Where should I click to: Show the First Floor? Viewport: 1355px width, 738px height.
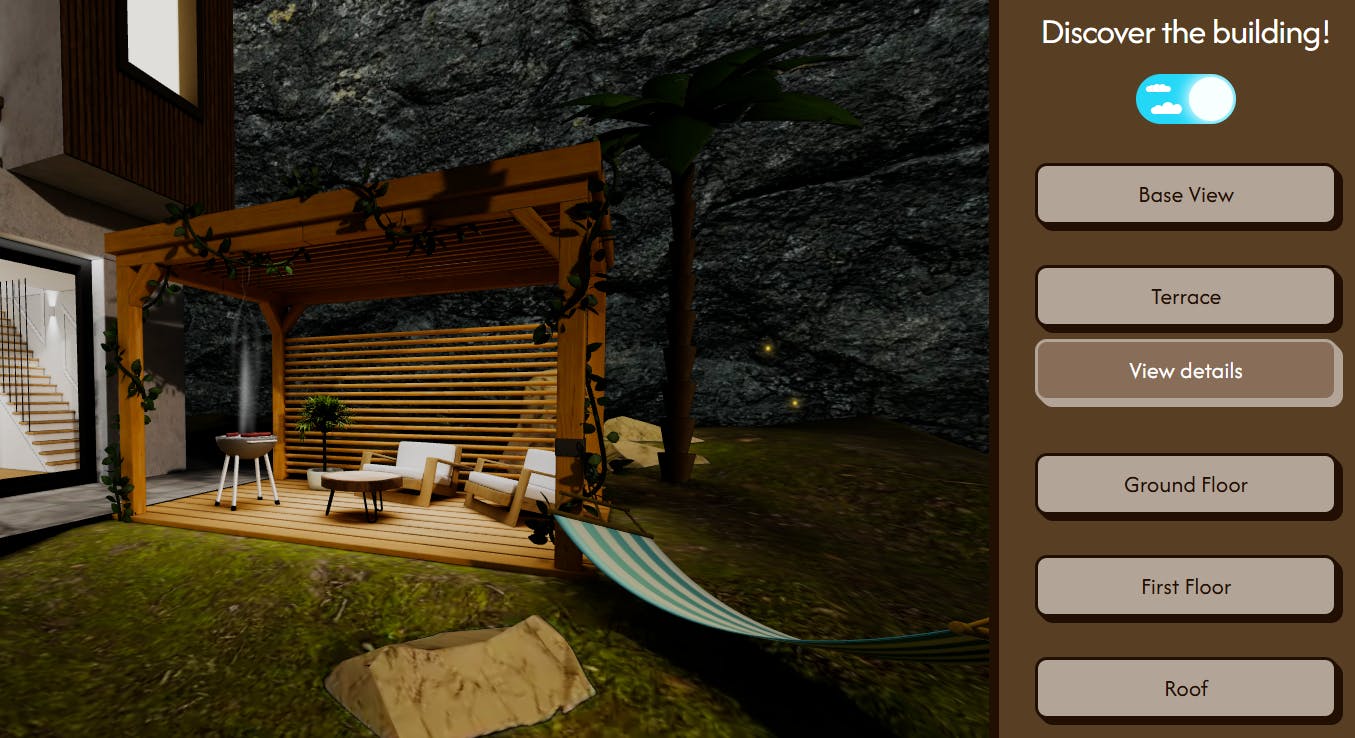coord(1185,587)
